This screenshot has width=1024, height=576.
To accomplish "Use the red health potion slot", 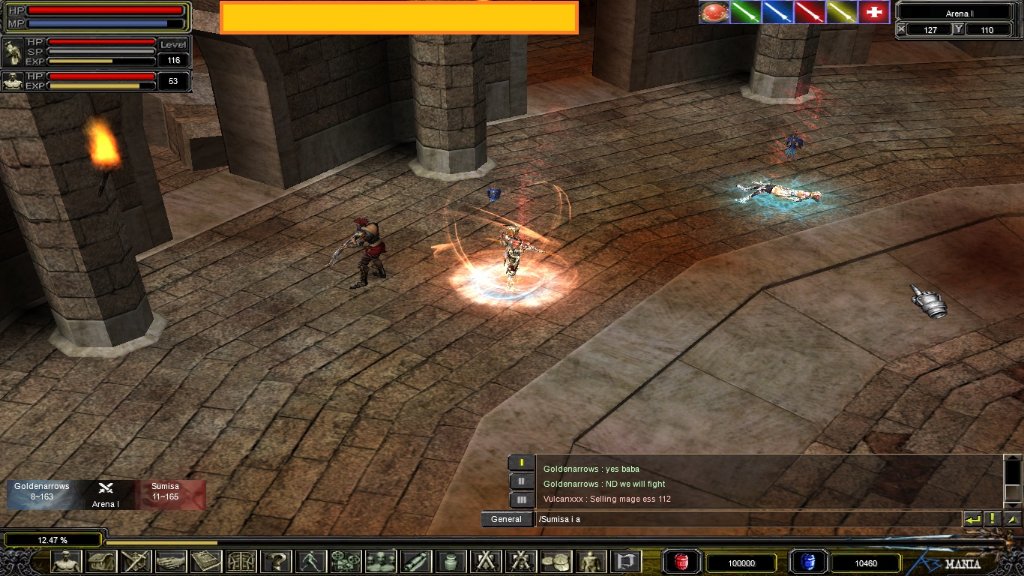I will click(x=682, y=562).
